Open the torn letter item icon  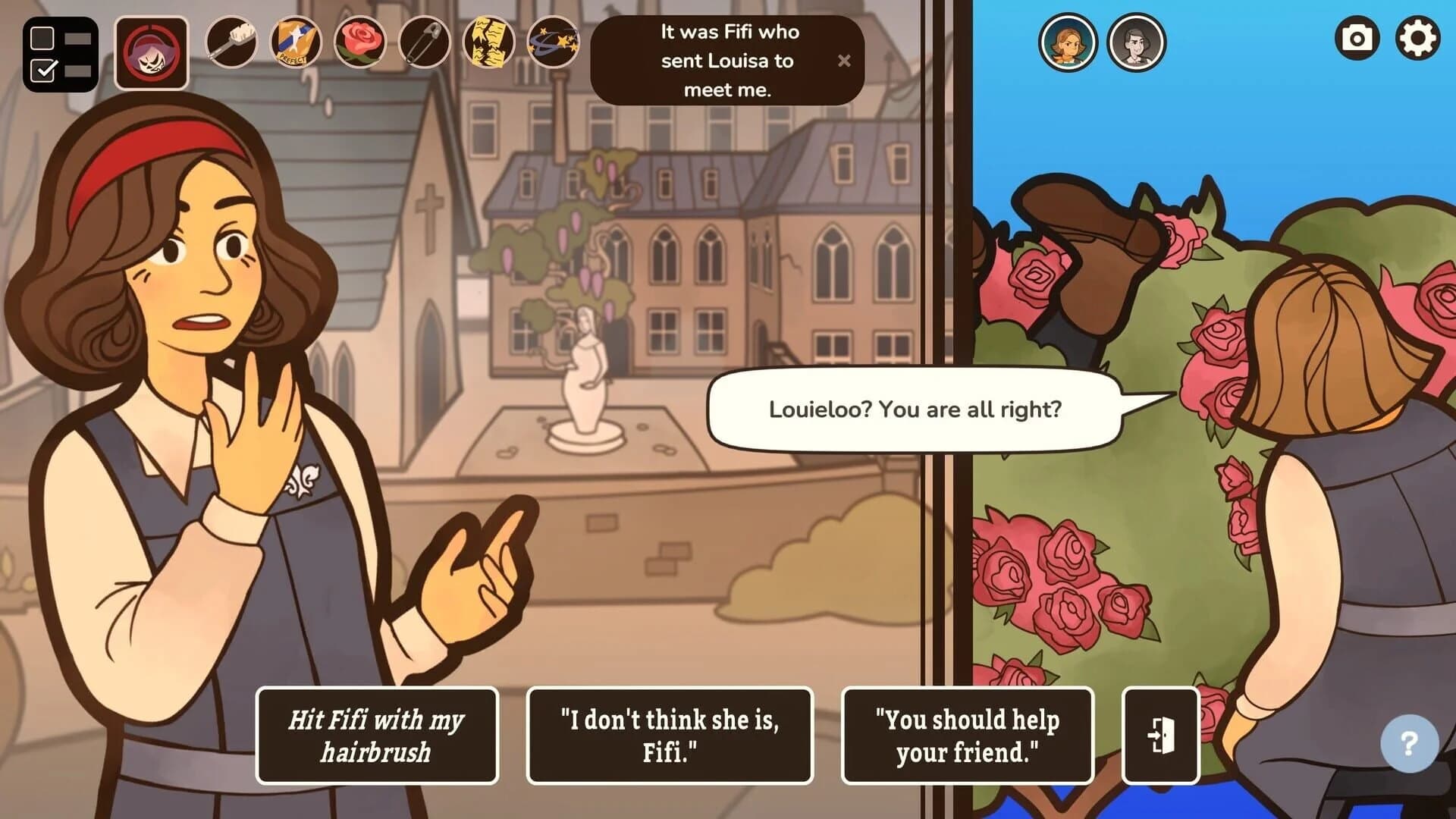(x=489, y=43)
